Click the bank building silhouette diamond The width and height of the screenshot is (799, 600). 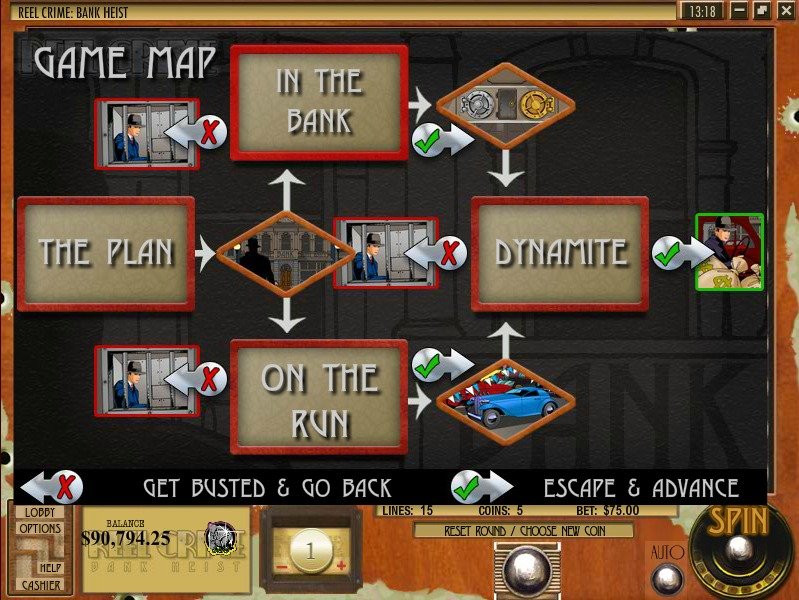(285, 253)
